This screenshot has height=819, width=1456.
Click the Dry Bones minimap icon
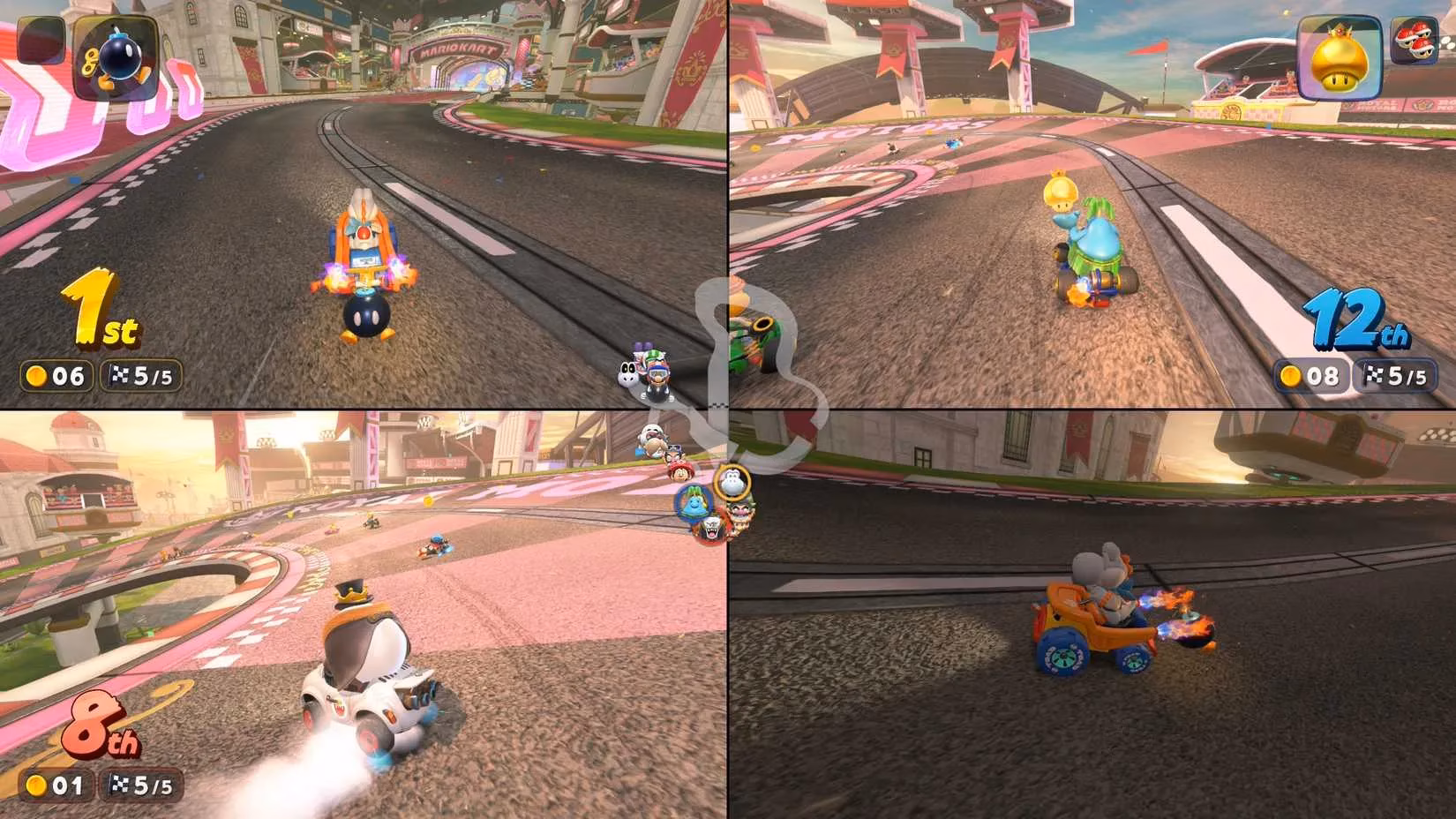tap(649, 432)
